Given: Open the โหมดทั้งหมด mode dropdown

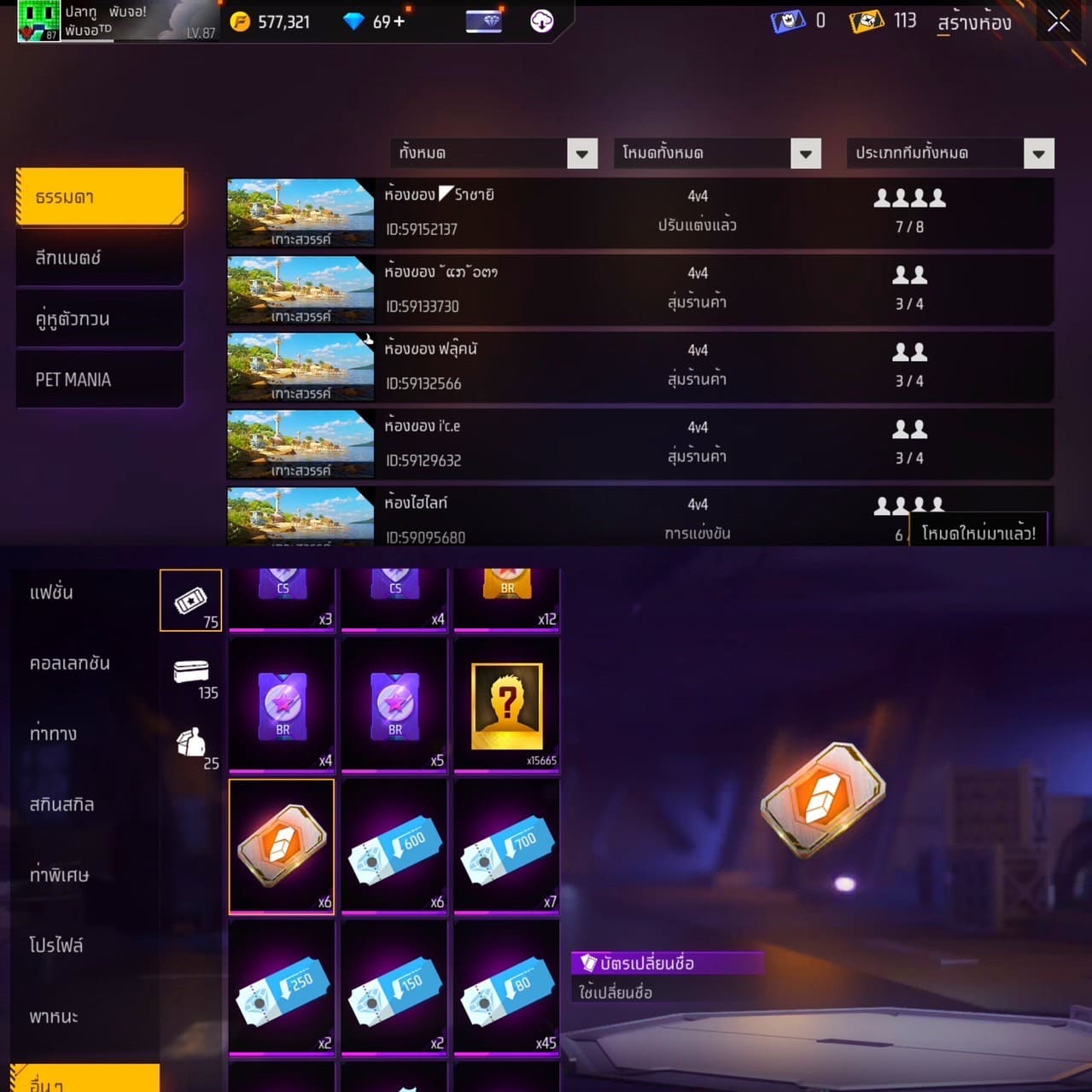Looking at the screenshot, I should coord(717,154).
